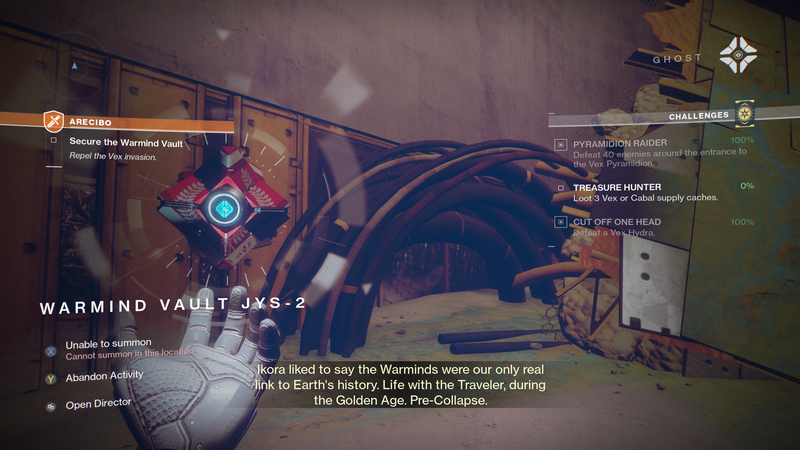Select the Unable to summon option
The image size is (800, 450).
[108, 343]
